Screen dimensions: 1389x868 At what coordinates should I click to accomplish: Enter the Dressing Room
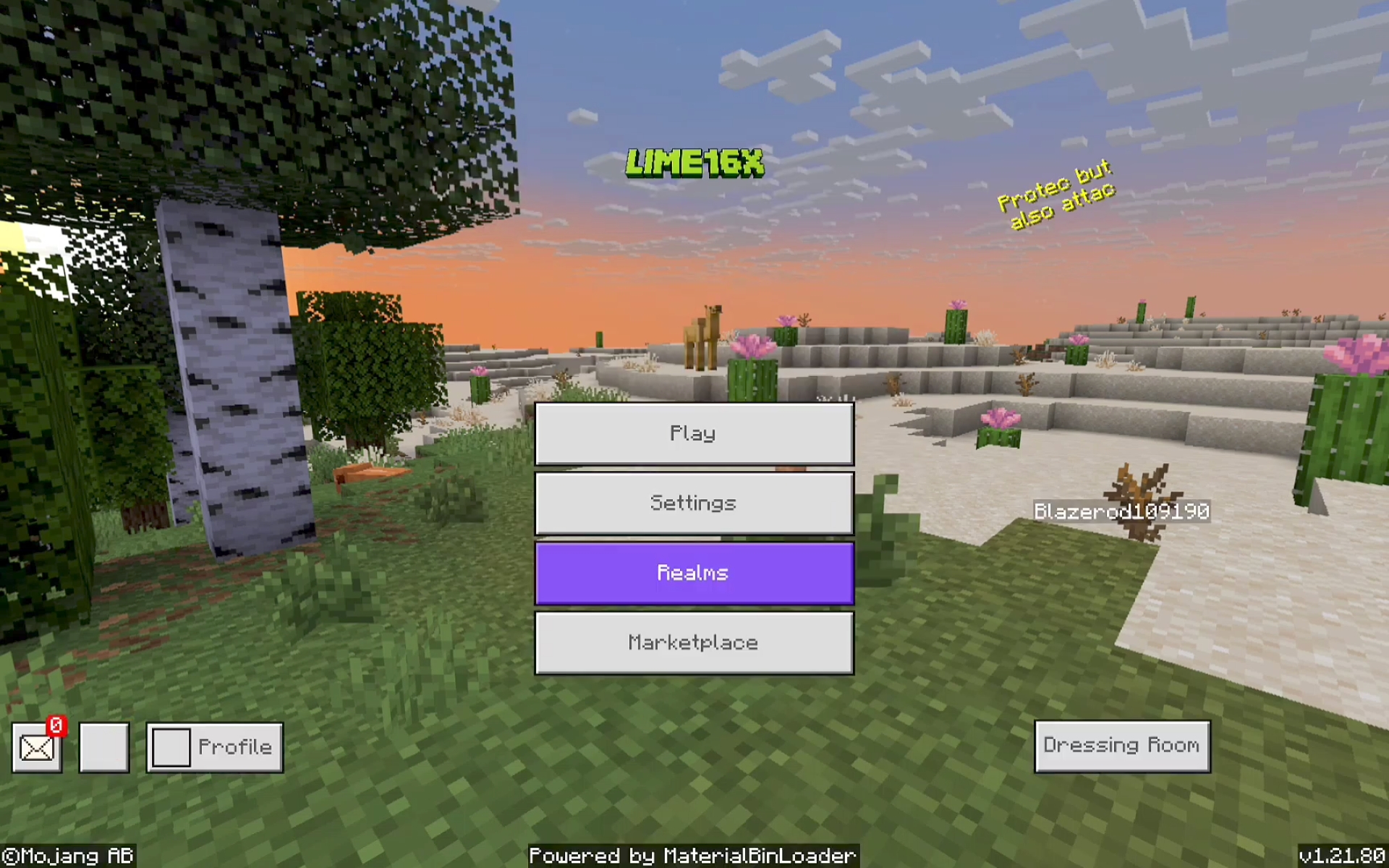point(1121,746)
